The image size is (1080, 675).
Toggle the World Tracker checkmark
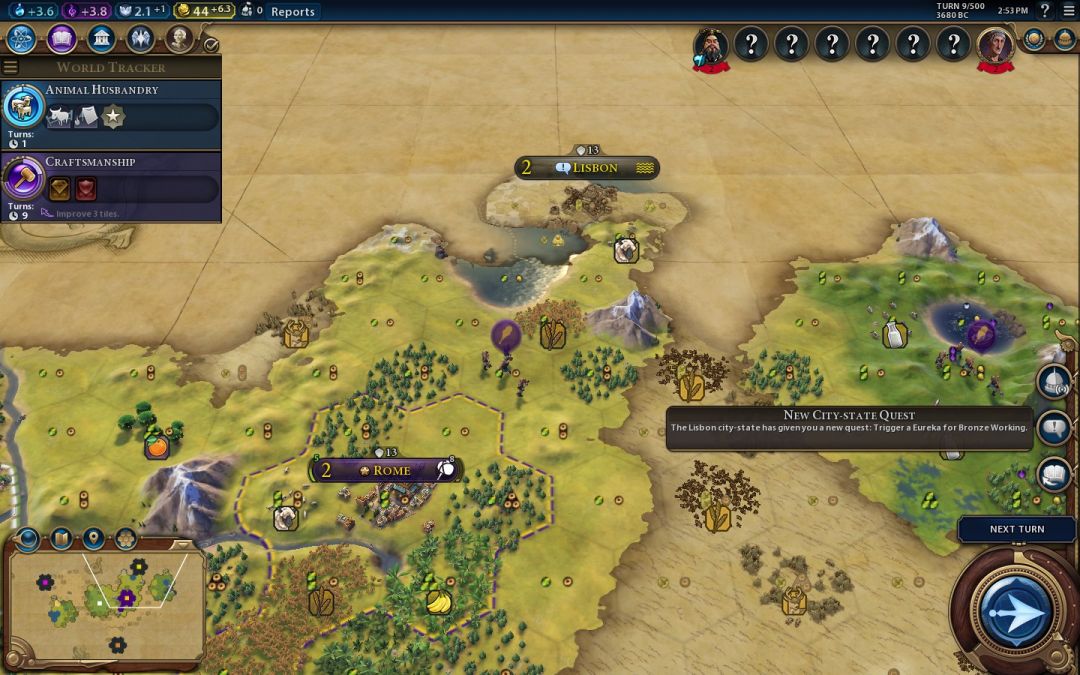coord(210,45)
